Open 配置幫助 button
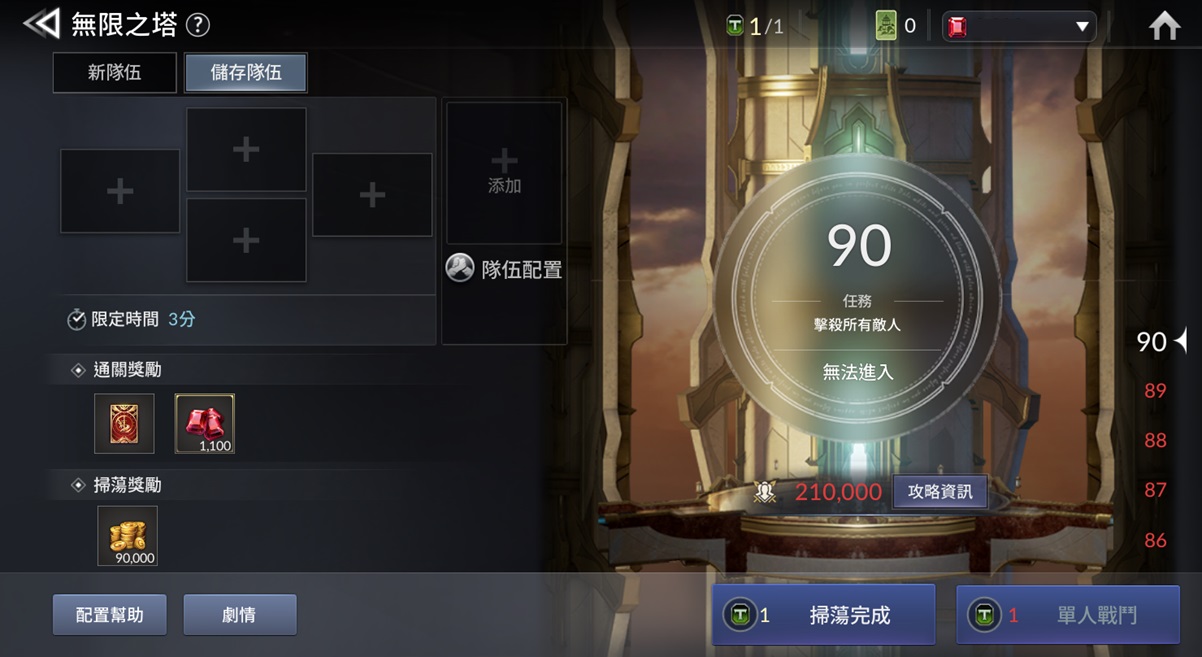The width and height of the screenshot is (1202, 657). (110, 615)
